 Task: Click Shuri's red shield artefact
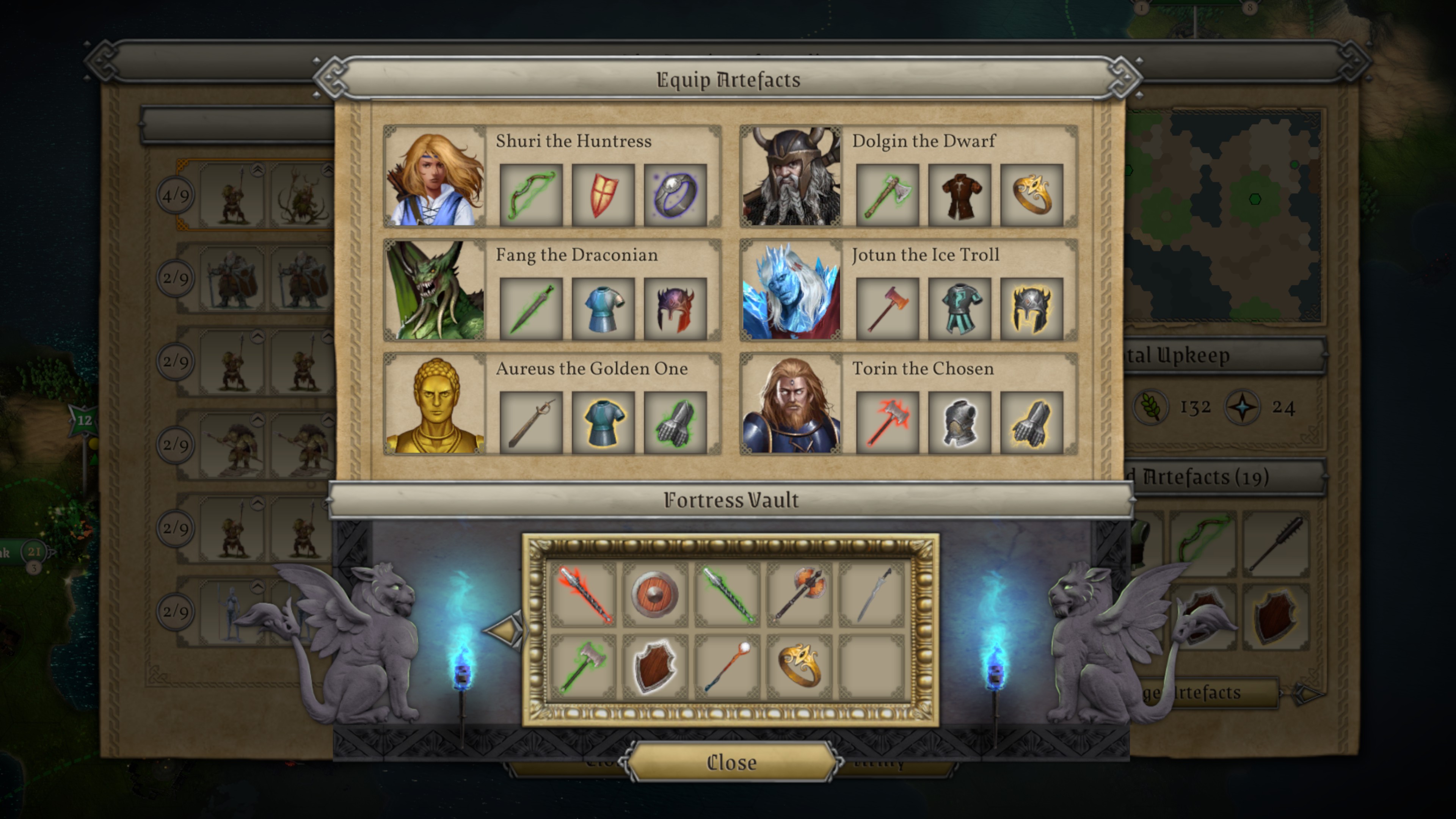(x=603, y=196)
